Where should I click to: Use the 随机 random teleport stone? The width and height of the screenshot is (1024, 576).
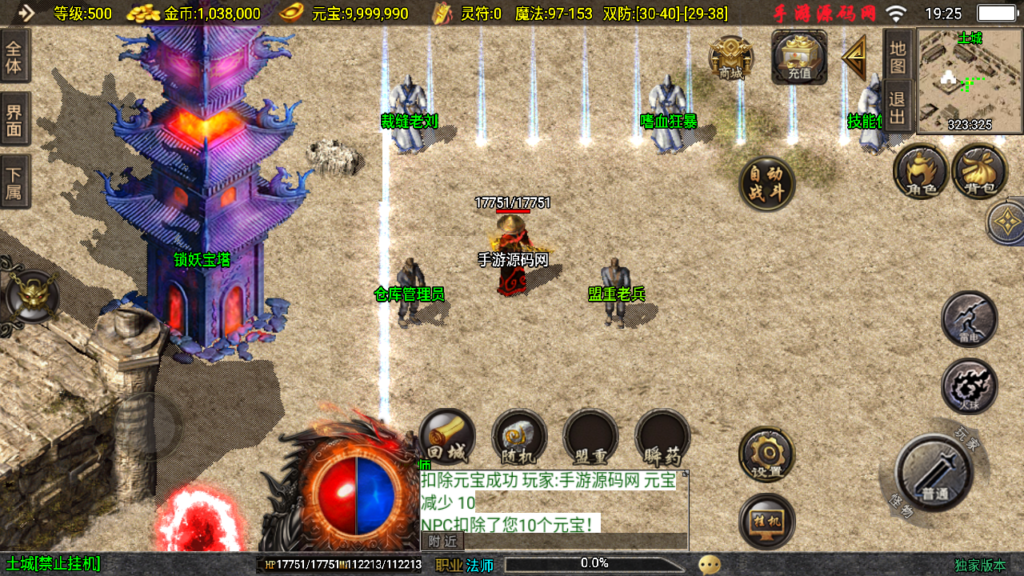click(519, 437)
